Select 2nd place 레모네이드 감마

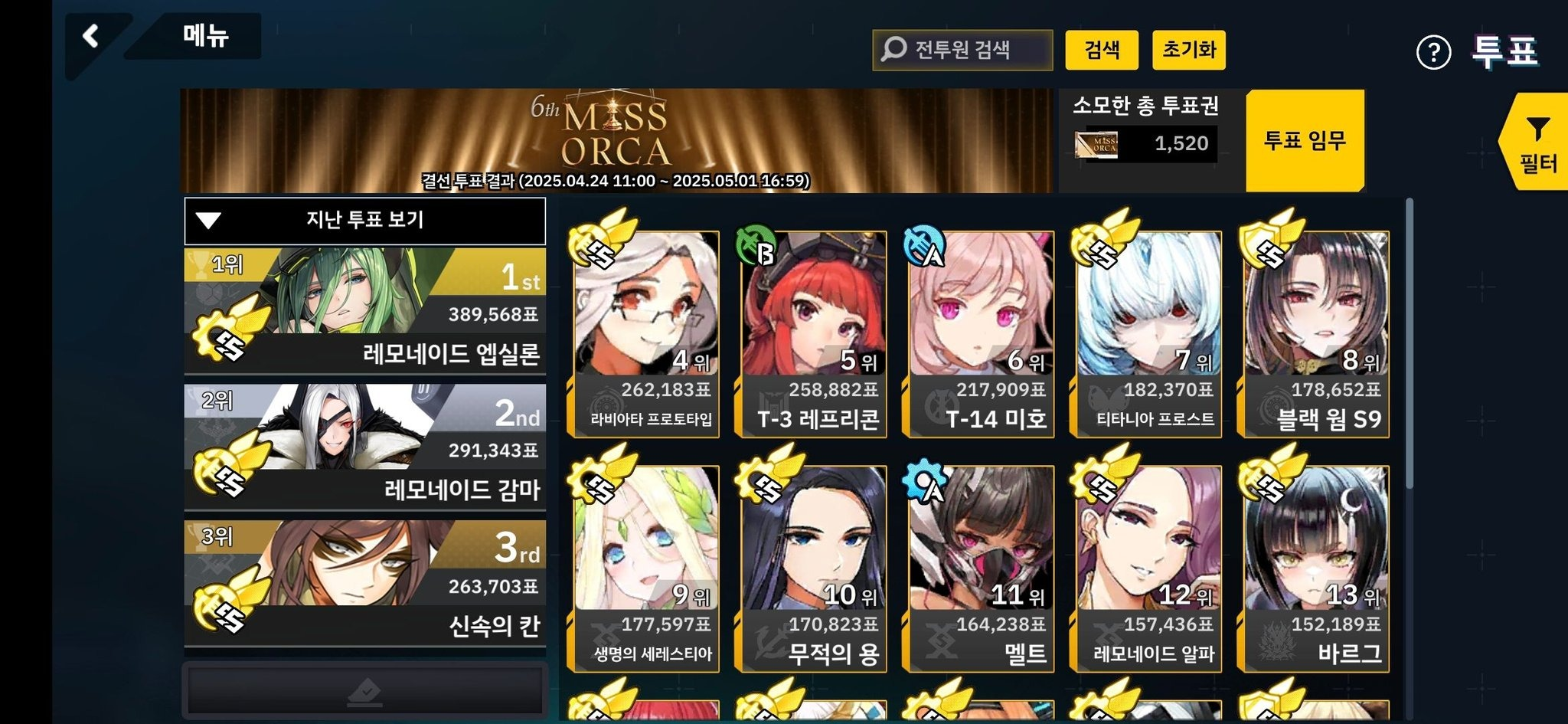point(365,447)
